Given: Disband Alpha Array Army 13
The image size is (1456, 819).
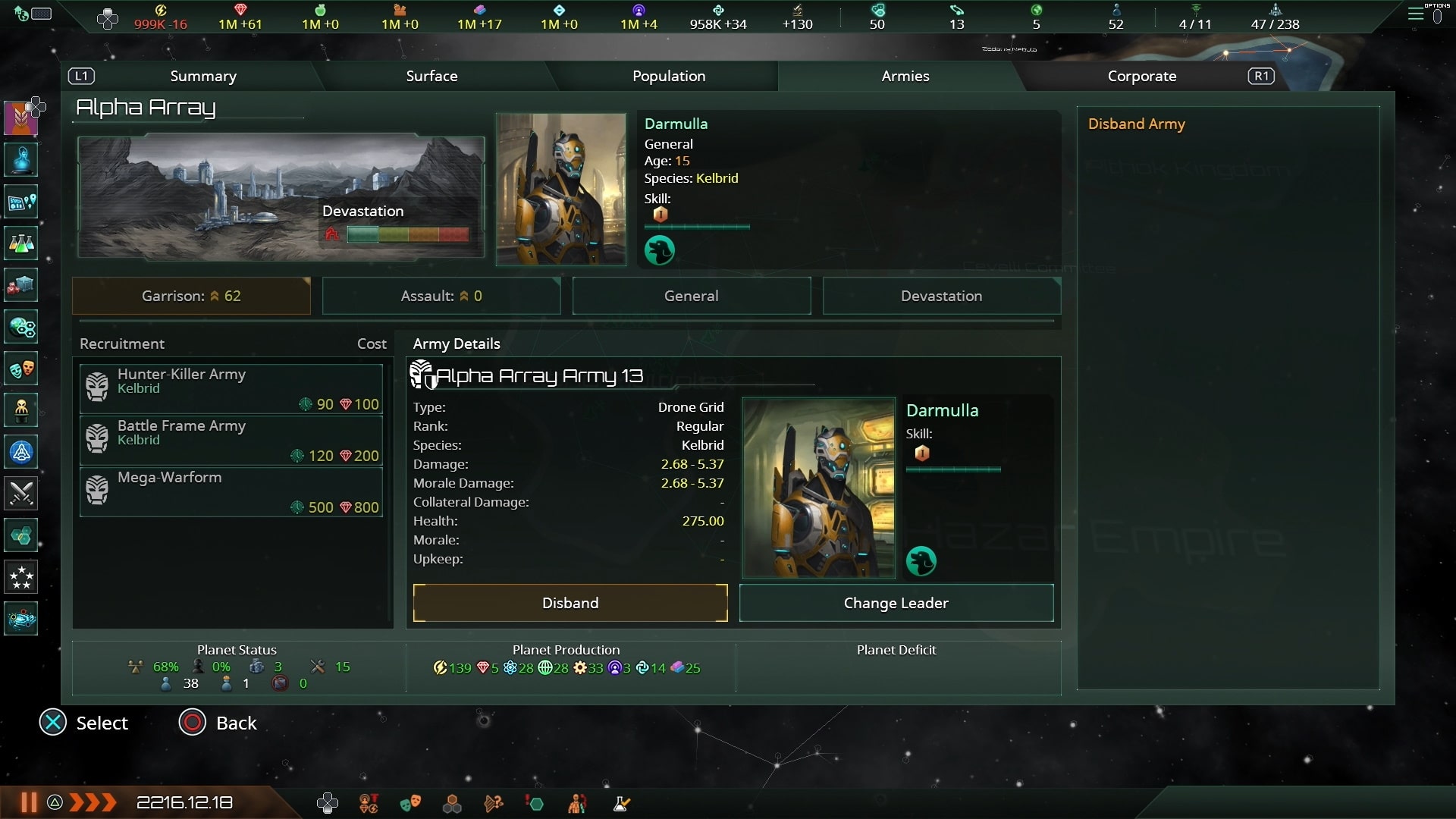Looking at the screenshot, I should 570,603.
